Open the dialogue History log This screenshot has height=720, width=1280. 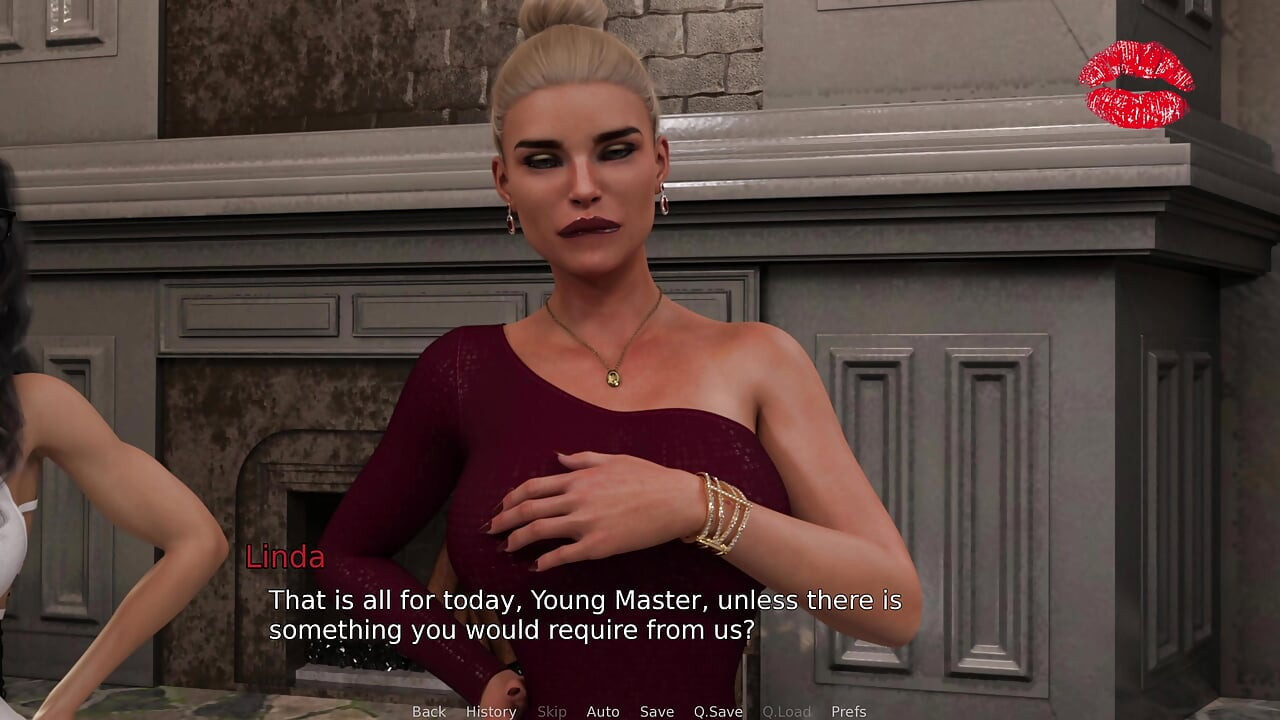(x=490, y=711)
